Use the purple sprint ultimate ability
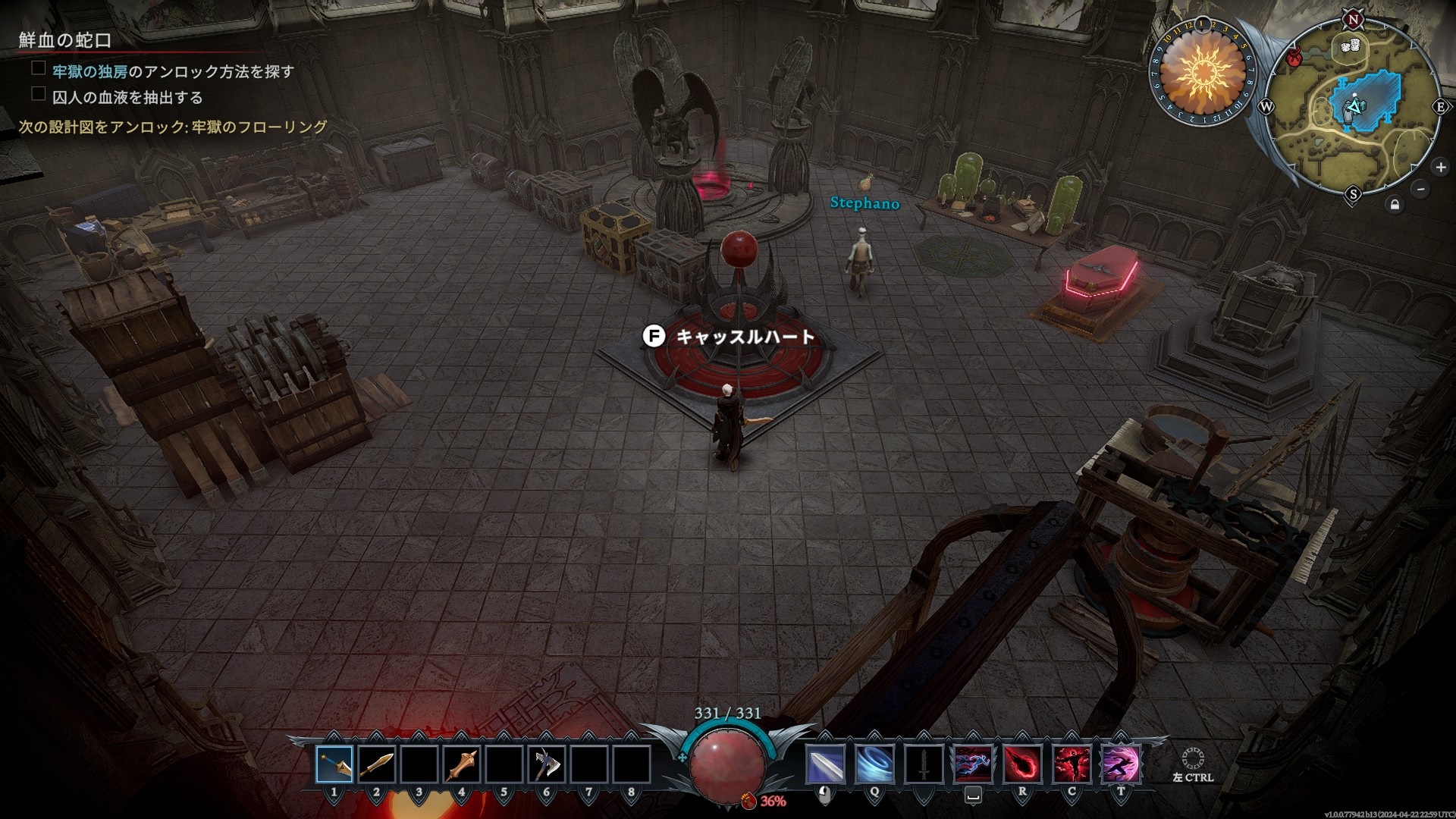Viewport: 1456px width, 819px height. [x=1121, y=764]
